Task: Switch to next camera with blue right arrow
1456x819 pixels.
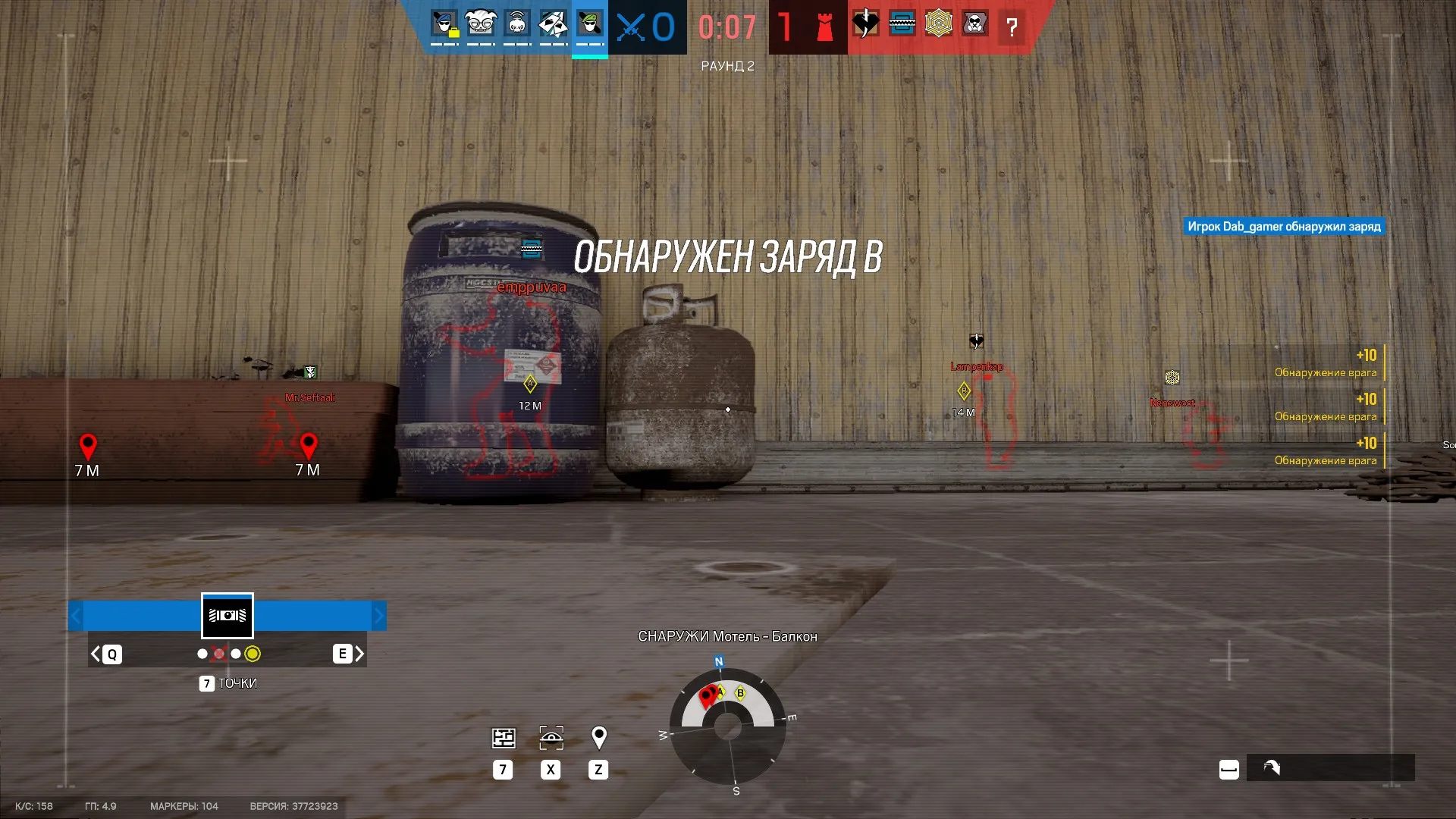Action: 378,616
